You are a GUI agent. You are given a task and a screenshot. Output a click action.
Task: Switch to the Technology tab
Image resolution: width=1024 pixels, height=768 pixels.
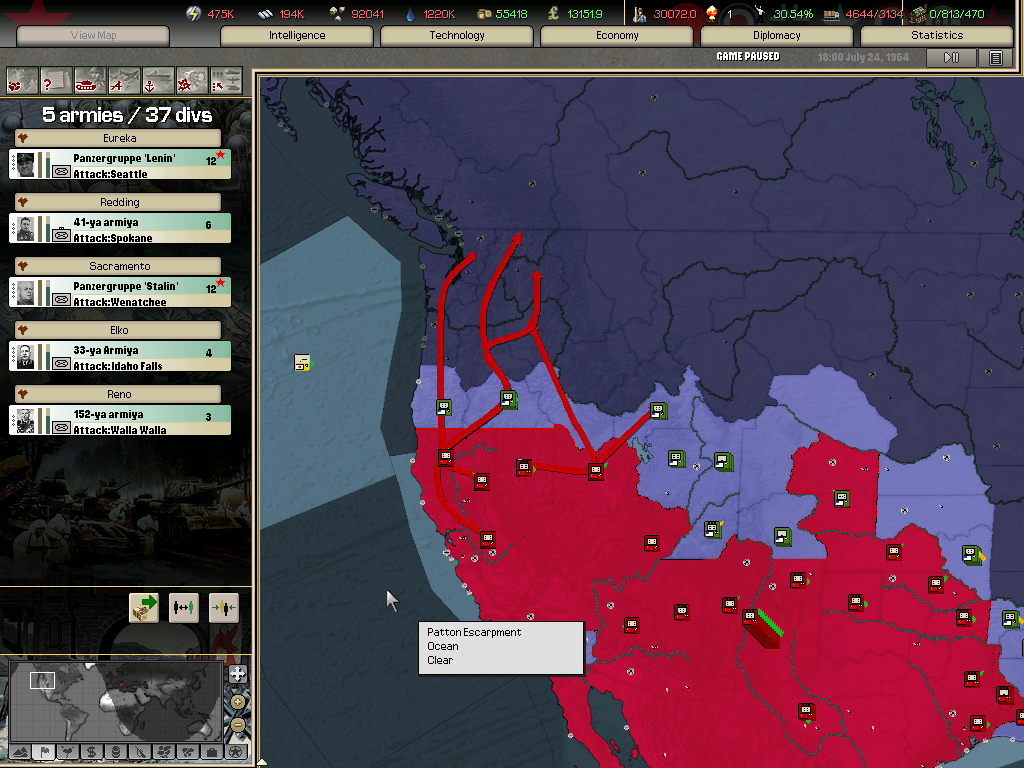pos(457,36)
